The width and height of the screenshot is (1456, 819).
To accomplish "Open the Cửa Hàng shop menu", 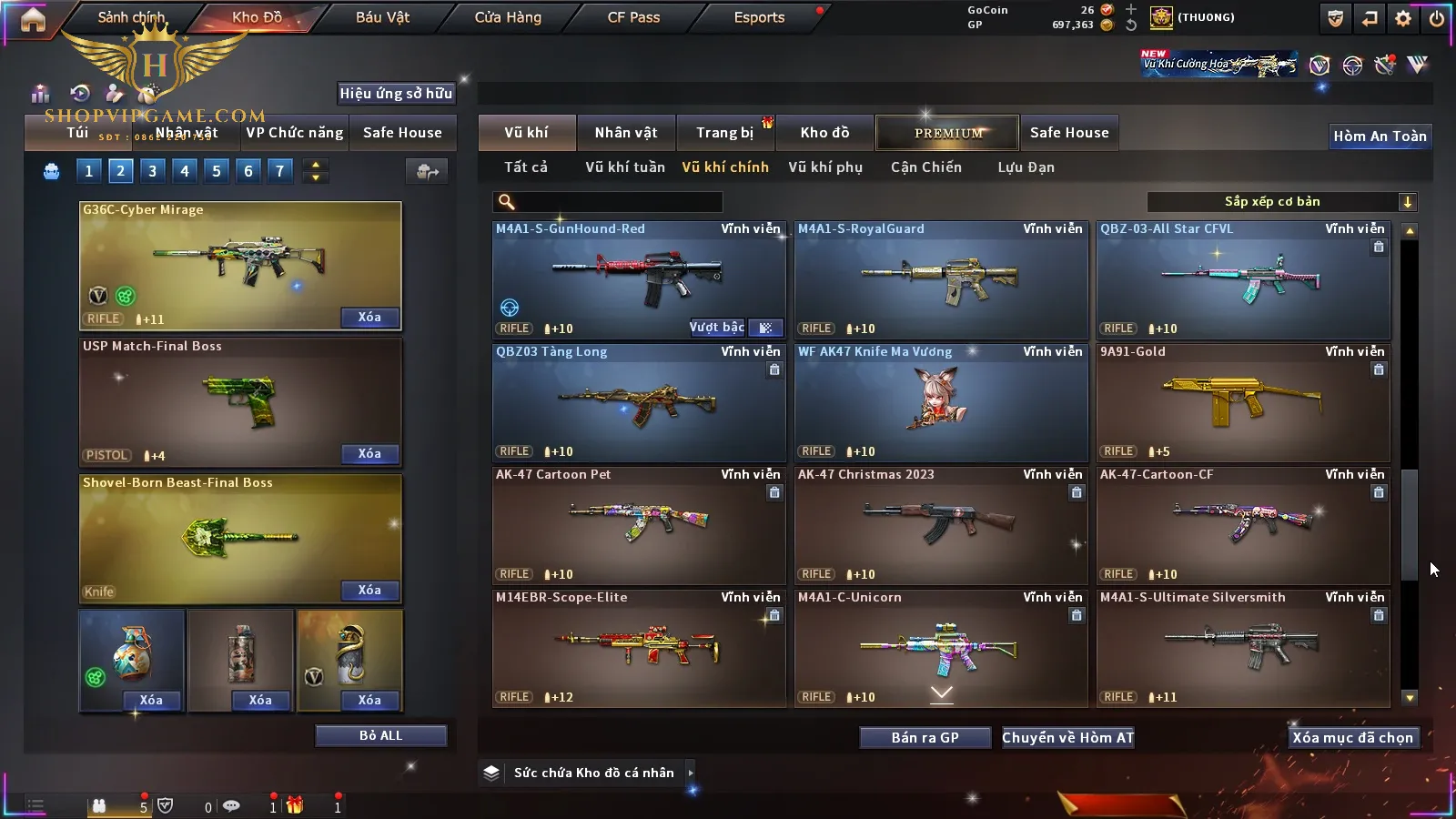I will [x=508, y=17].
